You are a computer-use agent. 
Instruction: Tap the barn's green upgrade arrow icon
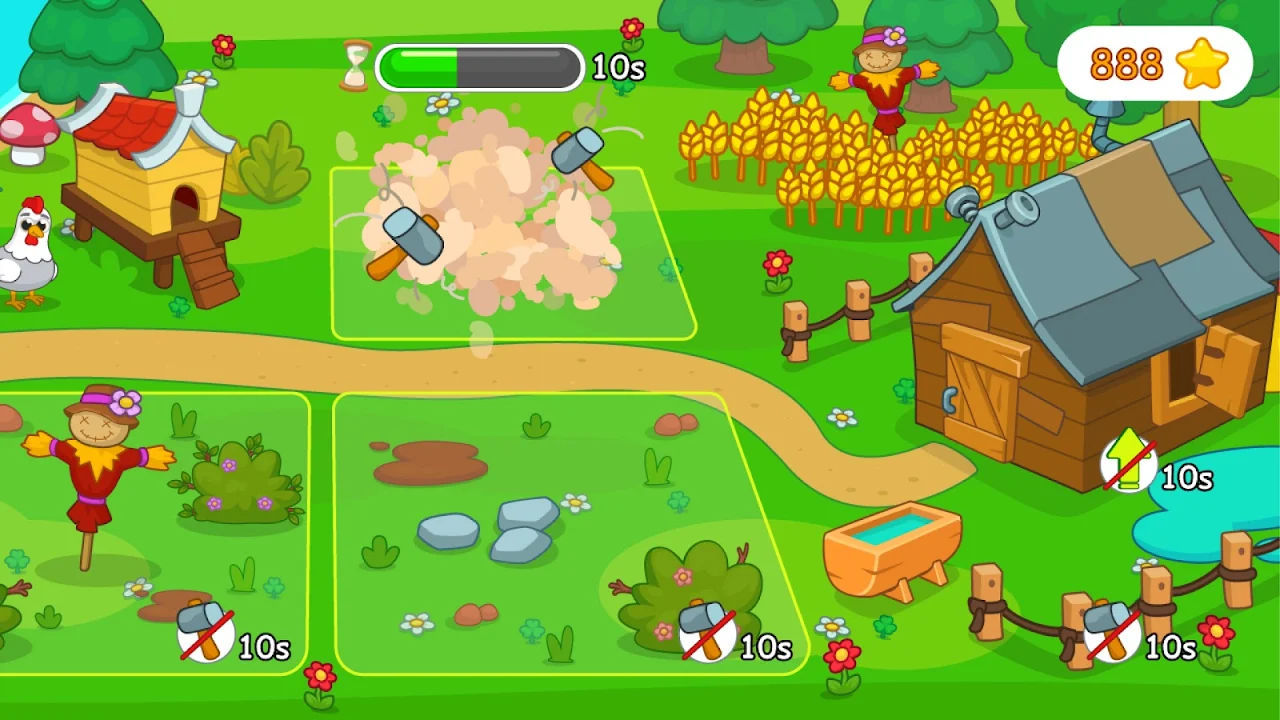pos(1129,464)
